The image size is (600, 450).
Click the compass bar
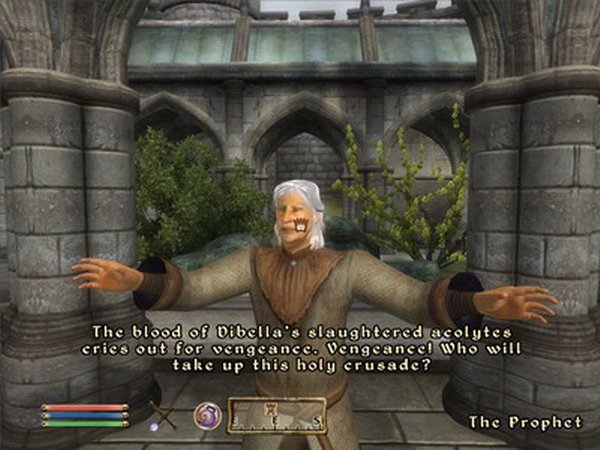click(277, 415)
